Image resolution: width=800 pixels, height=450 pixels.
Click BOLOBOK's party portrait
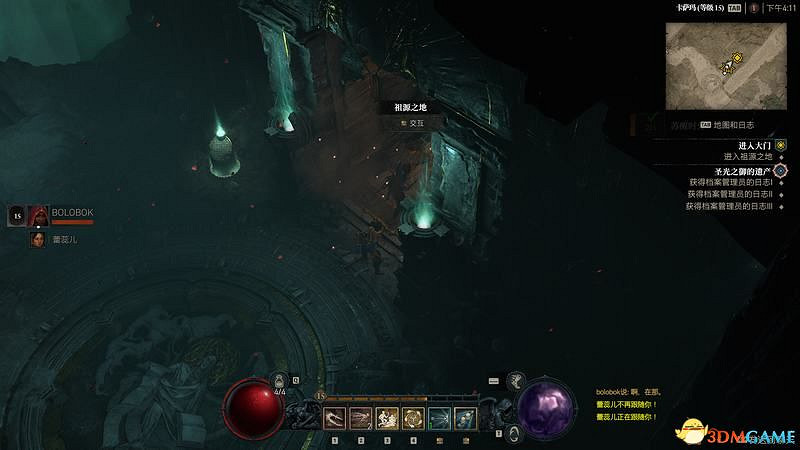tap(39, 215)
